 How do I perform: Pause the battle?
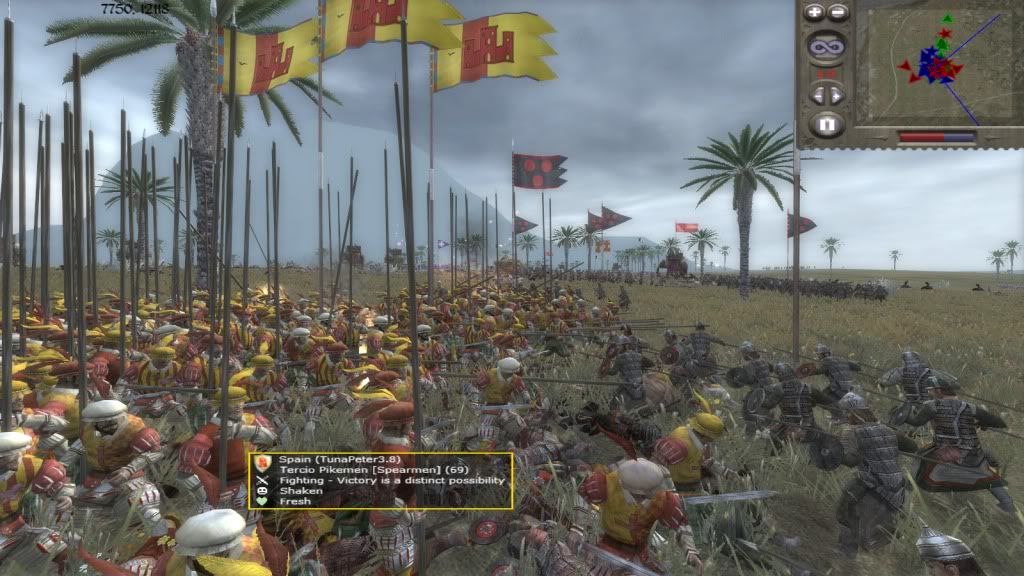pos(826,125)
